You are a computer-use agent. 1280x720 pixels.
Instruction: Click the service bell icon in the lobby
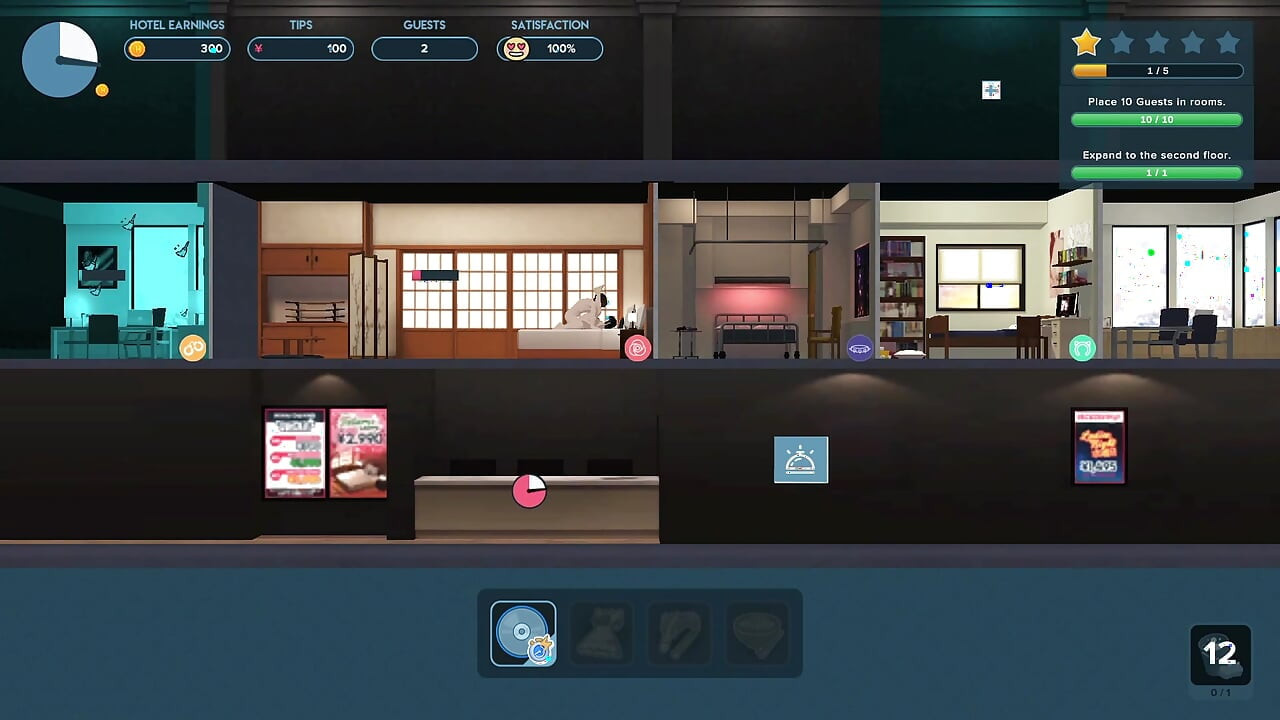[800, 458]
